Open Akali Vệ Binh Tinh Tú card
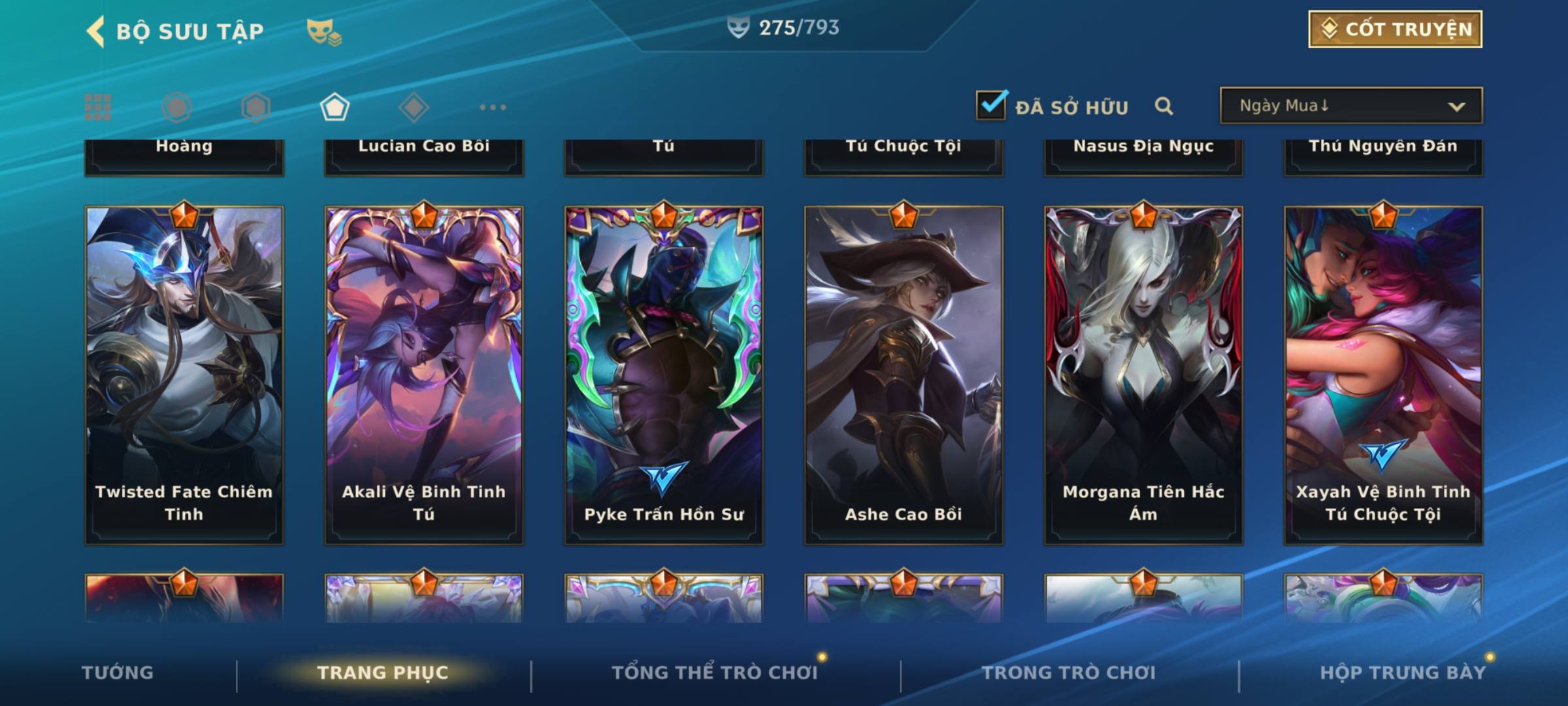The image size is (1568, 706). 424,375
